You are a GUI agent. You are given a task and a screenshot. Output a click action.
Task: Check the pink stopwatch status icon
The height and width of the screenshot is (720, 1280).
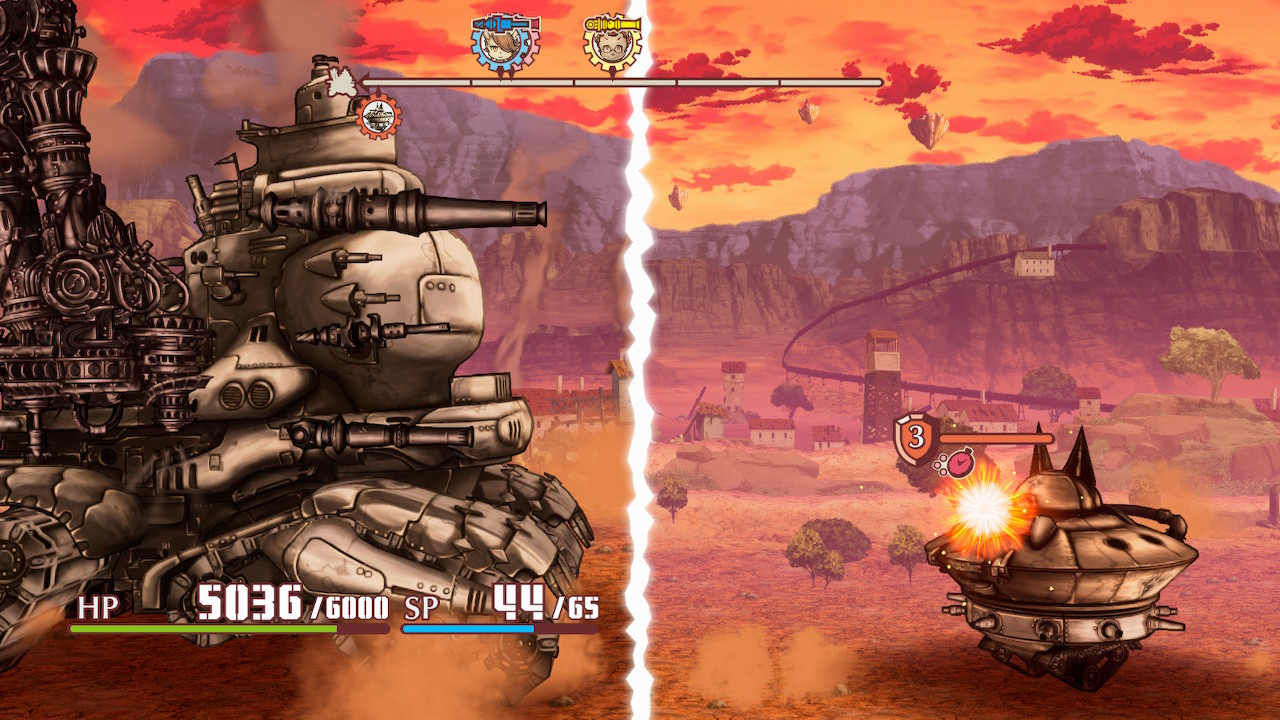point(959,464)
